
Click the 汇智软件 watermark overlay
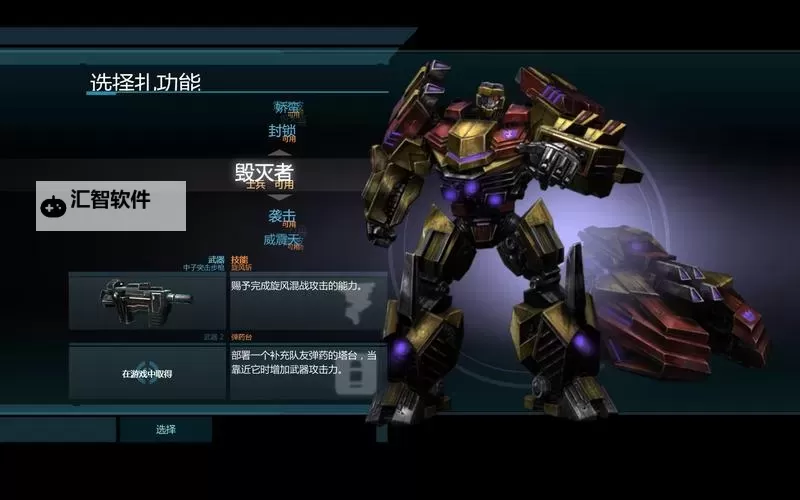[x=111, y=205]
